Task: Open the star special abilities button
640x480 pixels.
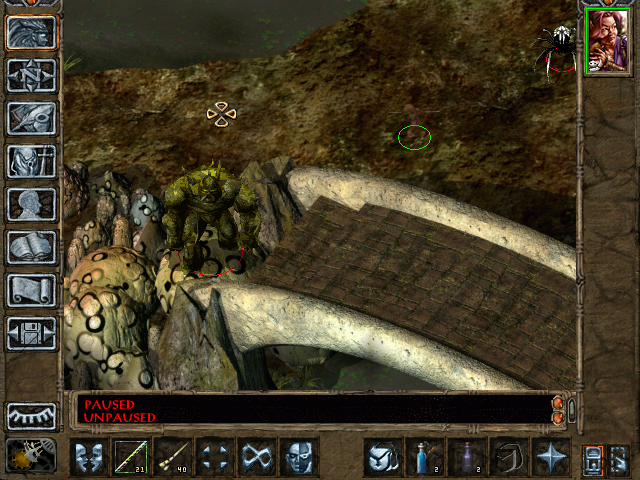Action: [x=551, y=457]
